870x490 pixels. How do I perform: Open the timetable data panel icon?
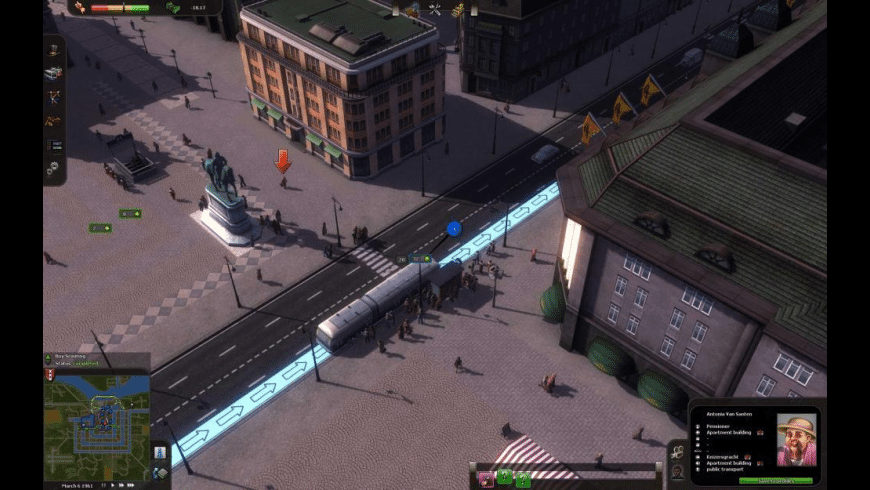[54, 145]
